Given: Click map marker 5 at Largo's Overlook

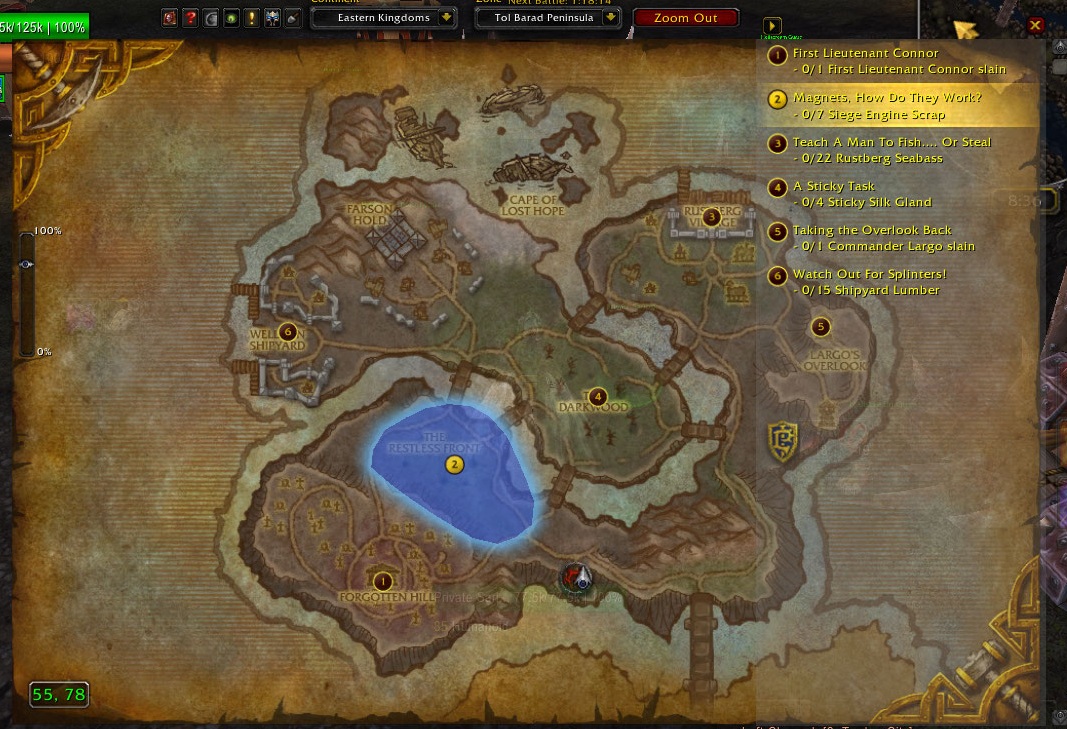Looking at the screenshot, I should coord(821,326).
